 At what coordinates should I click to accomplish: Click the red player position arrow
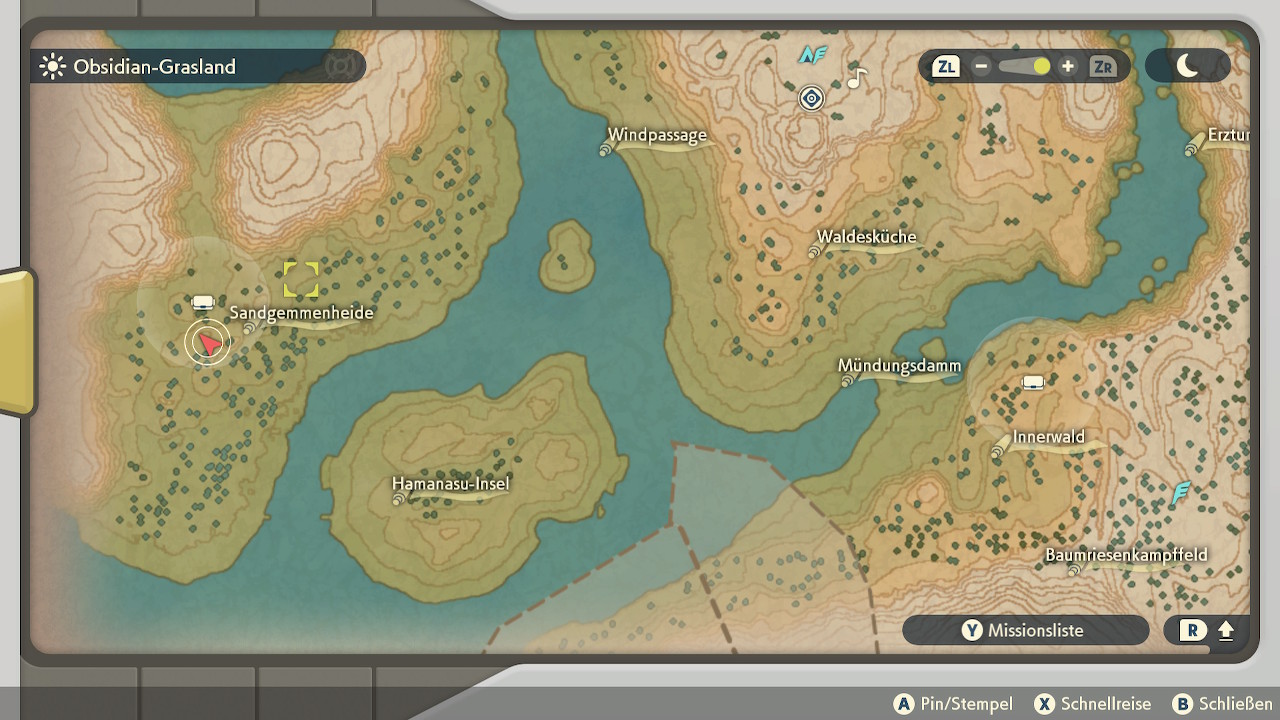click(208, 343)
